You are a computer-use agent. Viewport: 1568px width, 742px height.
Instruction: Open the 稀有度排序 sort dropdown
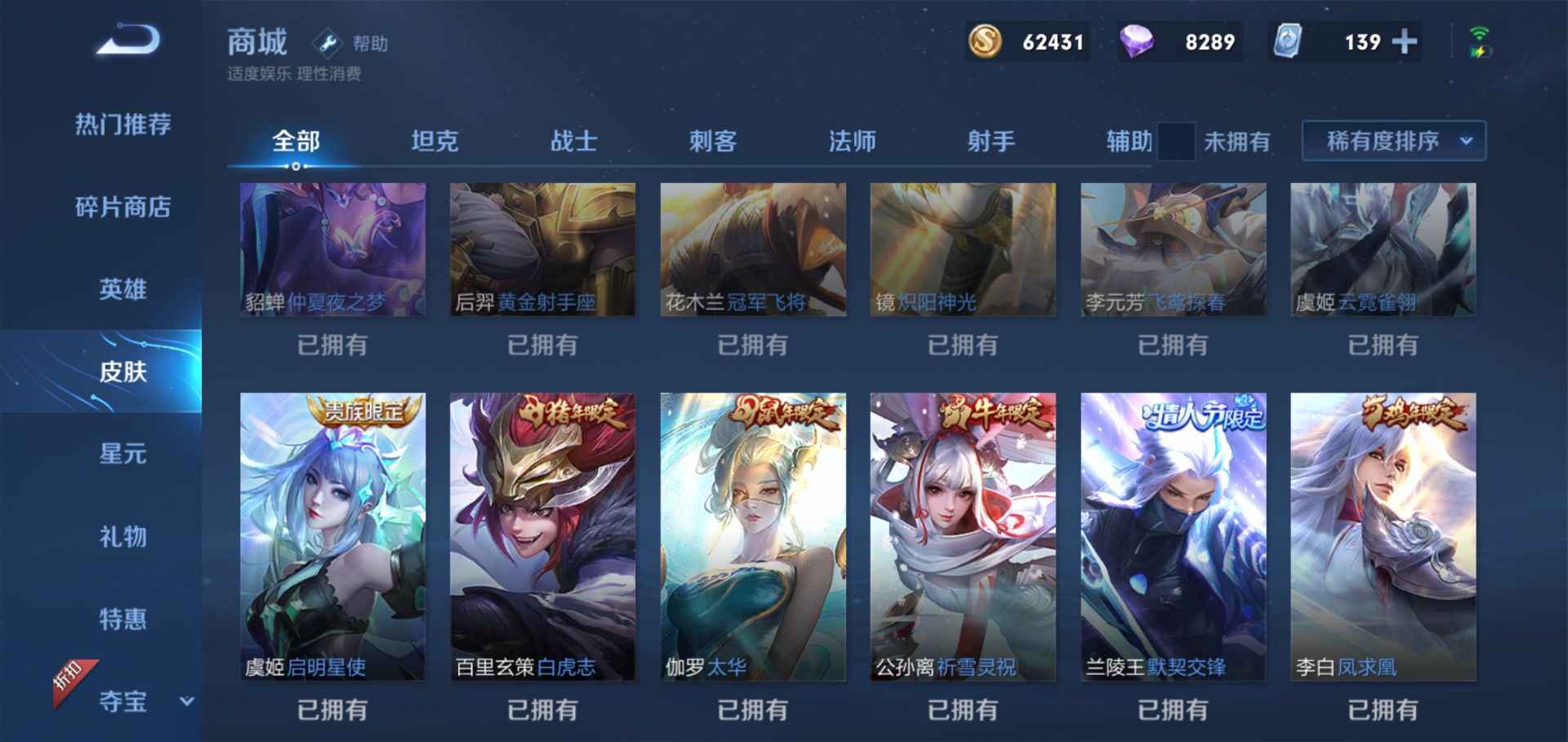pos(1392,140)
